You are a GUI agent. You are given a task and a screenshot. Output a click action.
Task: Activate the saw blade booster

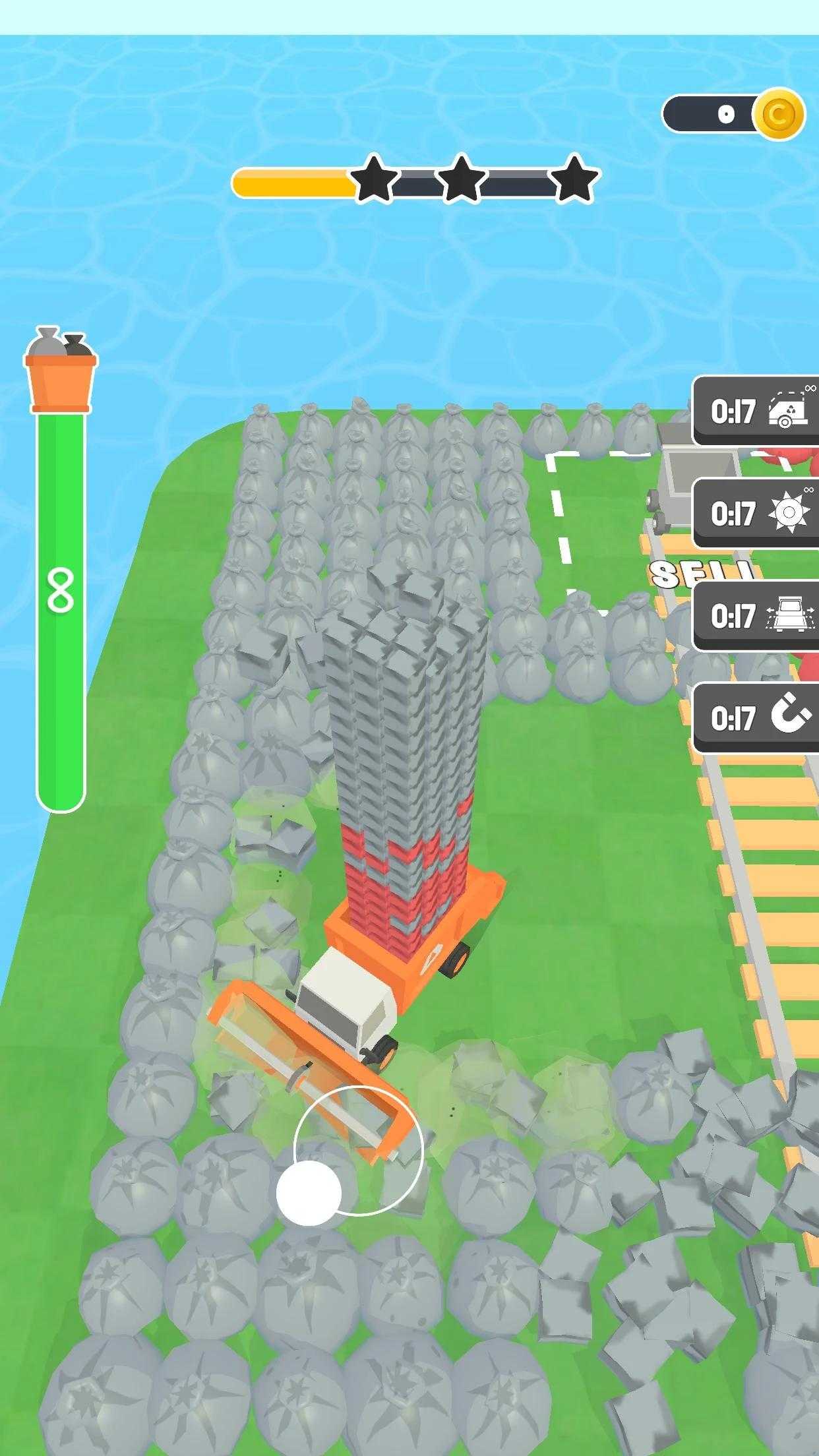pos(757,514)
